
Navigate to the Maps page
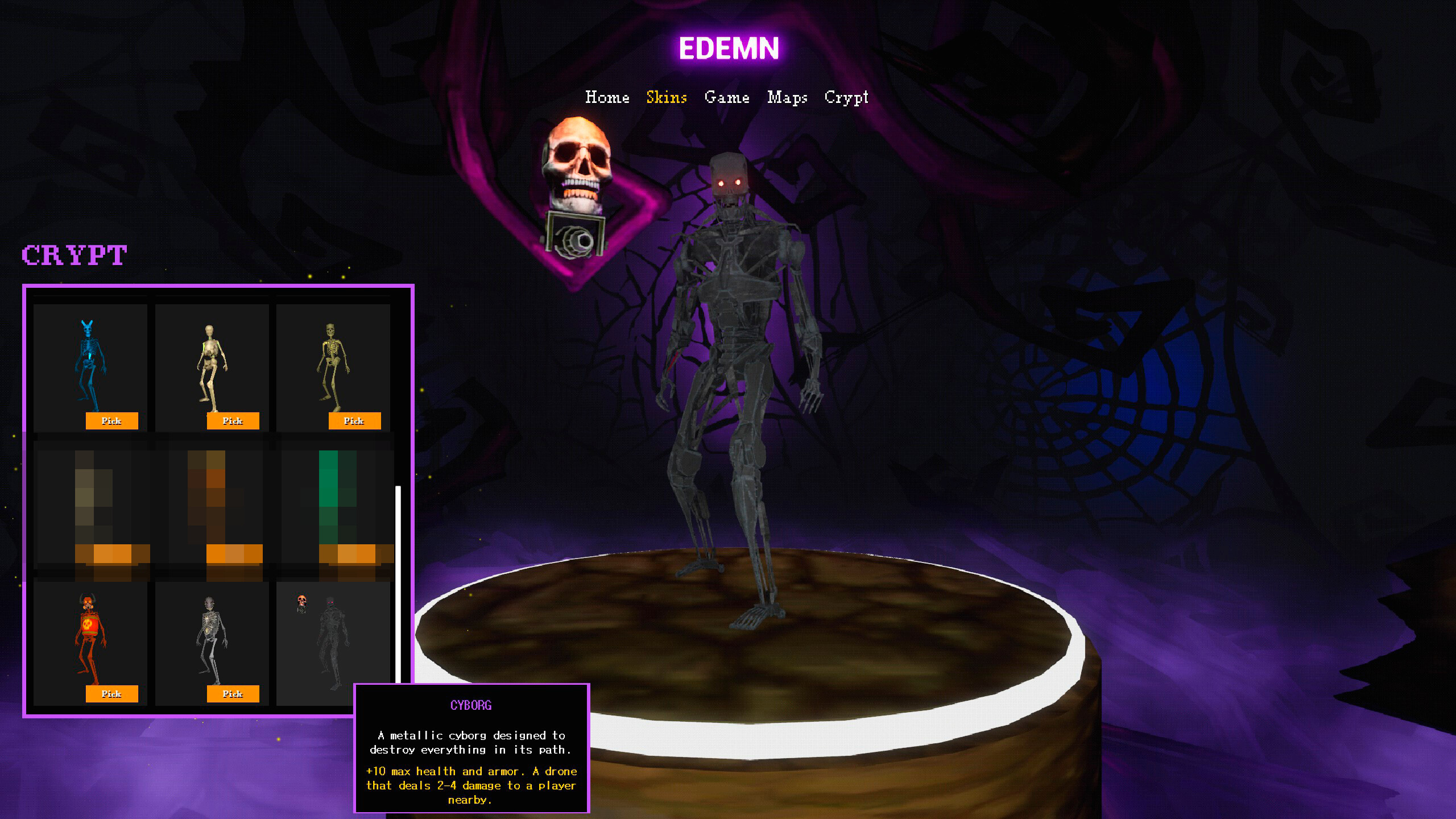pos(787,97)
